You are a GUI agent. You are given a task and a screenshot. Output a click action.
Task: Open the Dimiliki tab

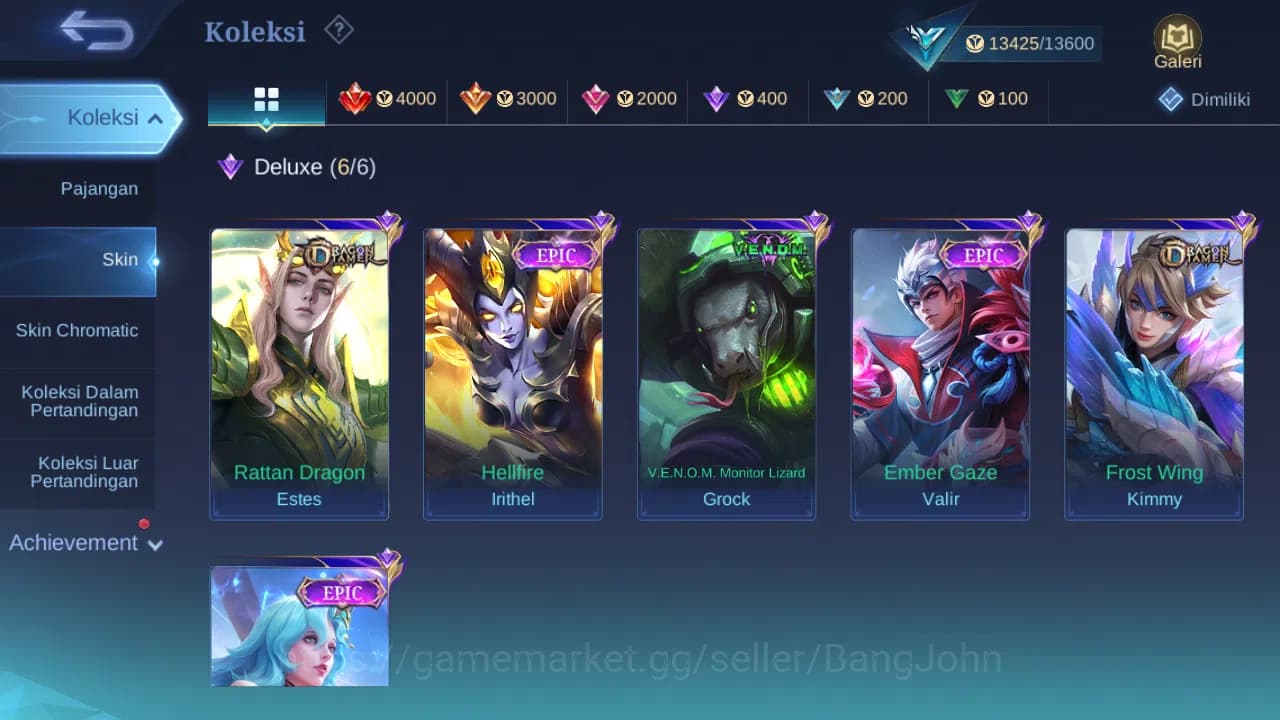tap(1204, 99)
